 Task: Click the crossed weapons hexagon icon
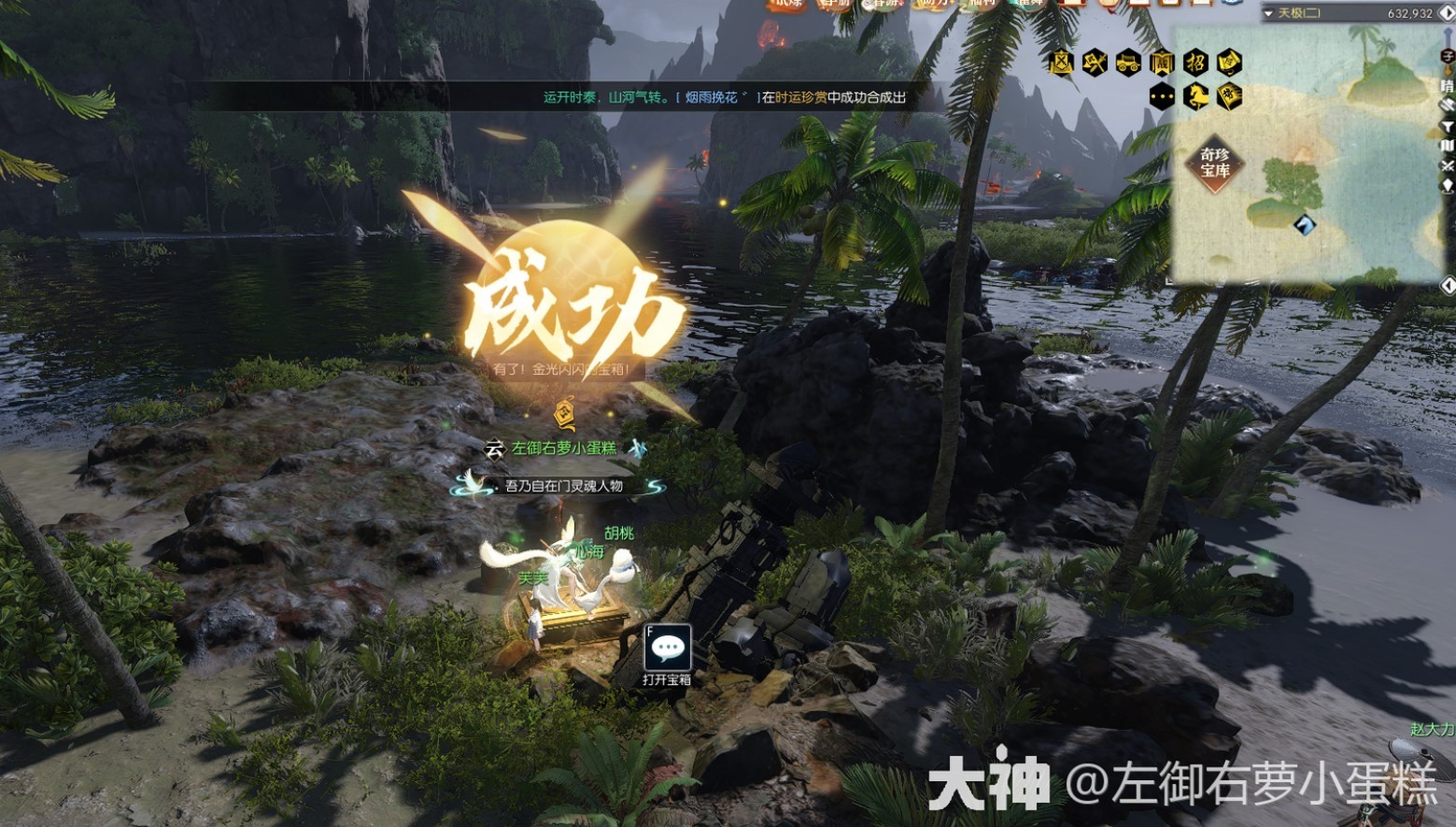(x=1095, y=62)
